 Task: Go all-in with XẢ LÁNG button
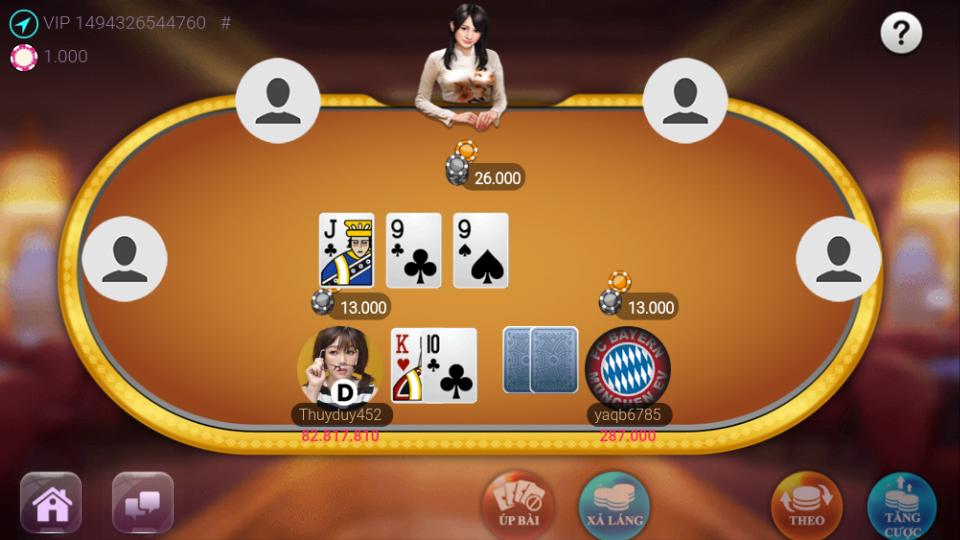point(614,505)
